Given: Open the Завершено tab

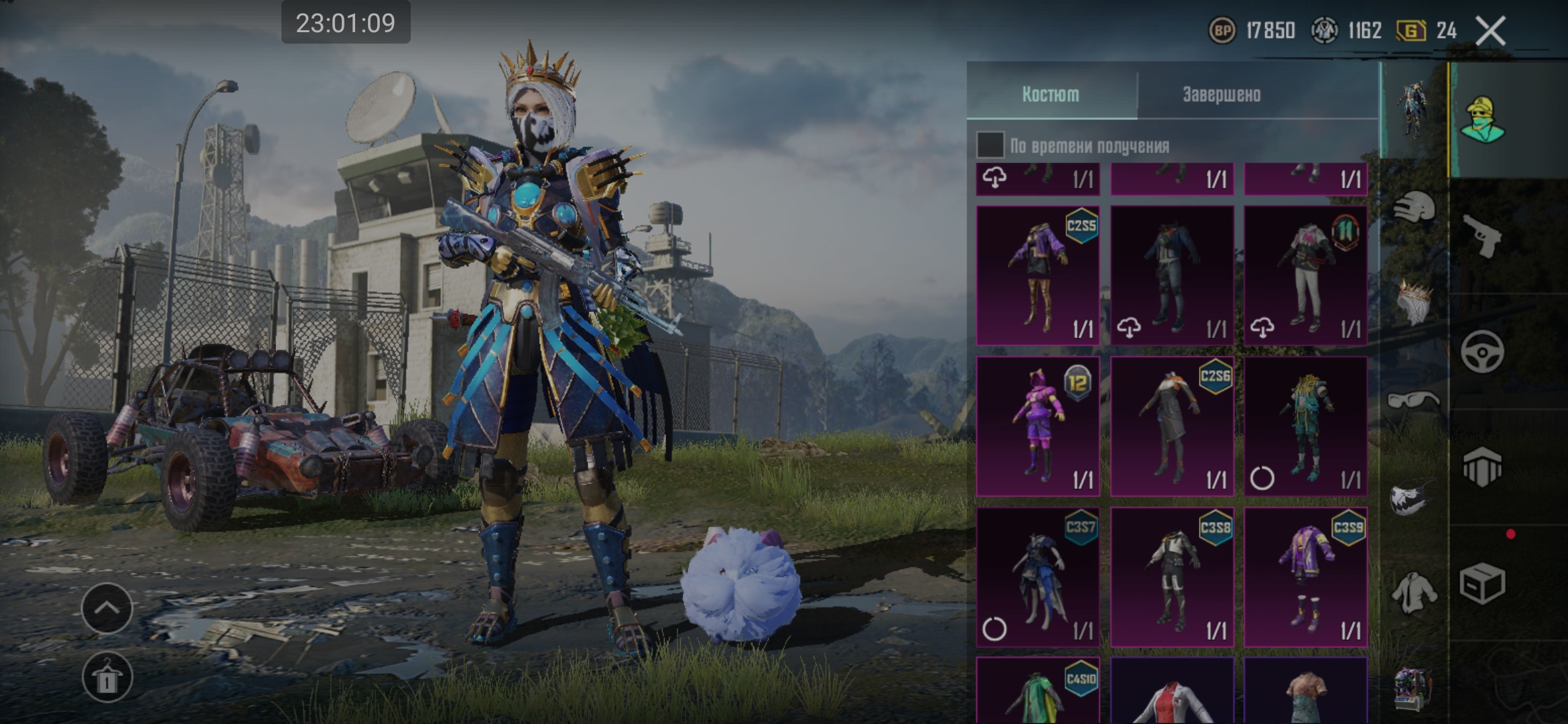Looking at the screenshot, I should (1222, 95).
